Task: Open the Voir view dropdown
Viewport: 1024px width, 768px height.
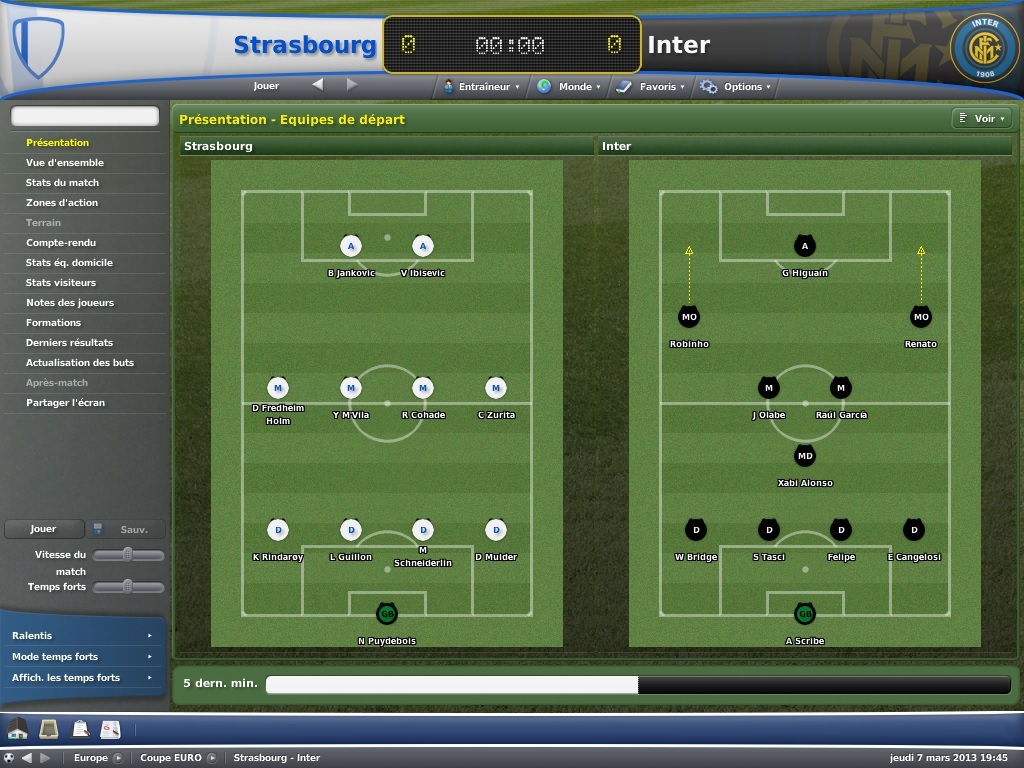Action: [983, 119]
